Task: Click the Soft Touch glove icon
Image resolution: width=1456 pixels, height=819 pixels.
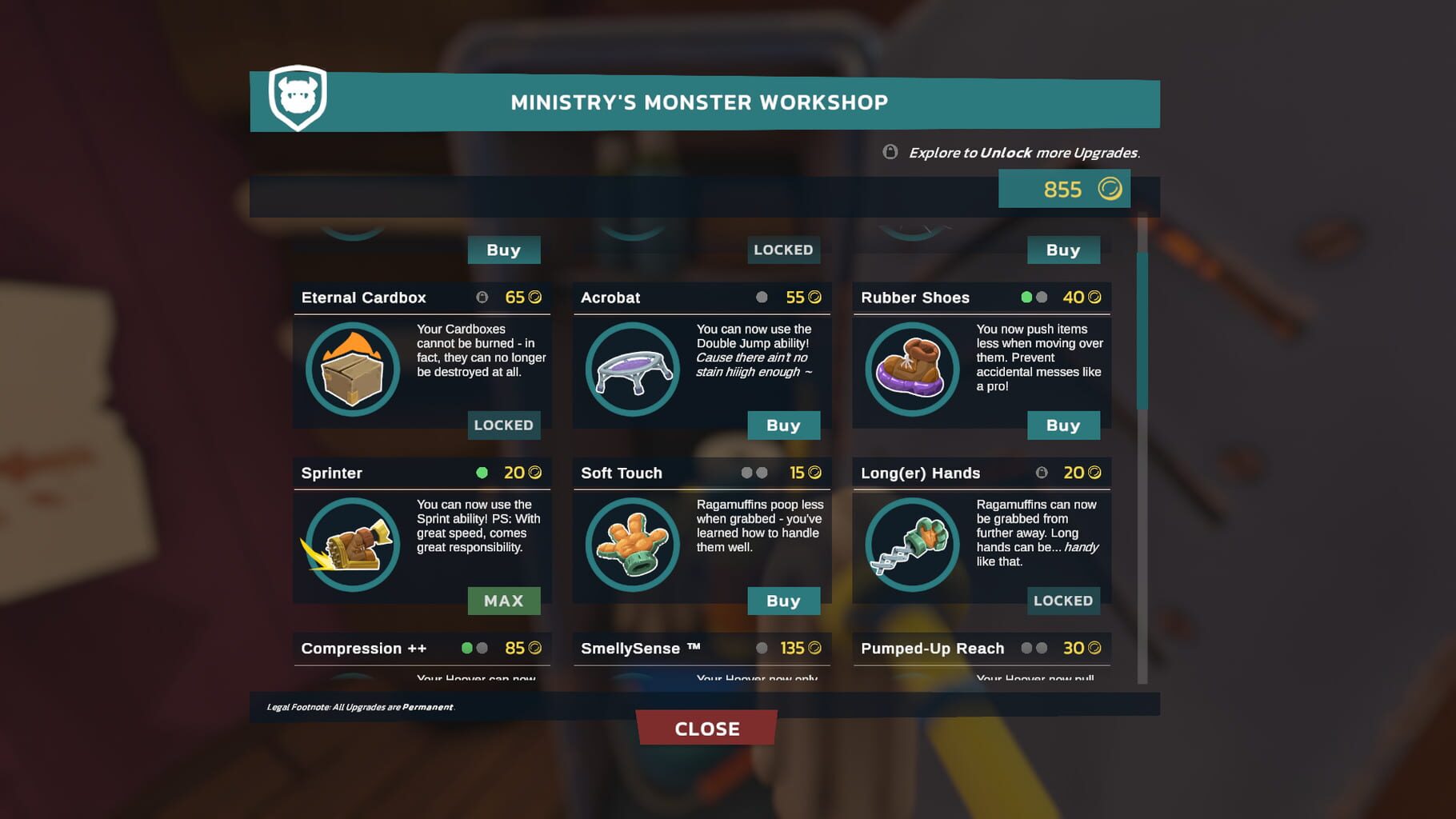Action: coord(631,545)
